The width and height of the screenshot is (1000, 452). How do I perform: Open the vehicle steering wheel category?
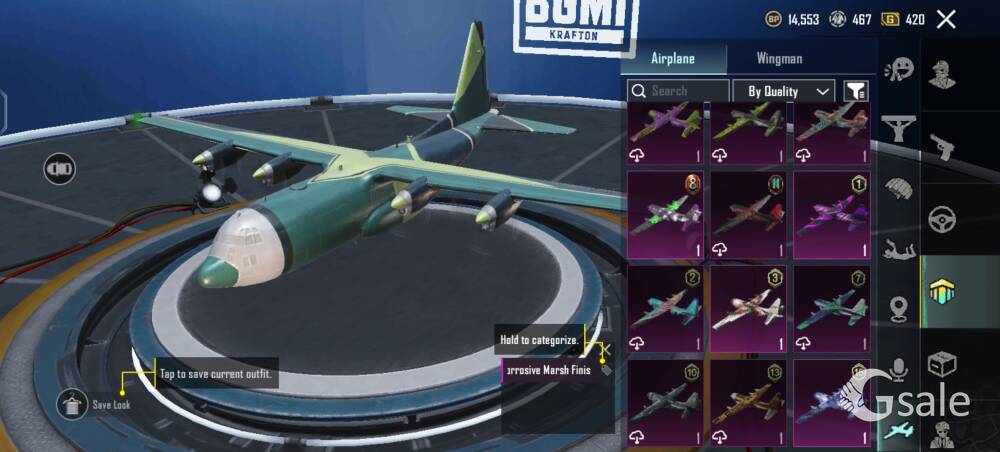[x=941, y=219]
